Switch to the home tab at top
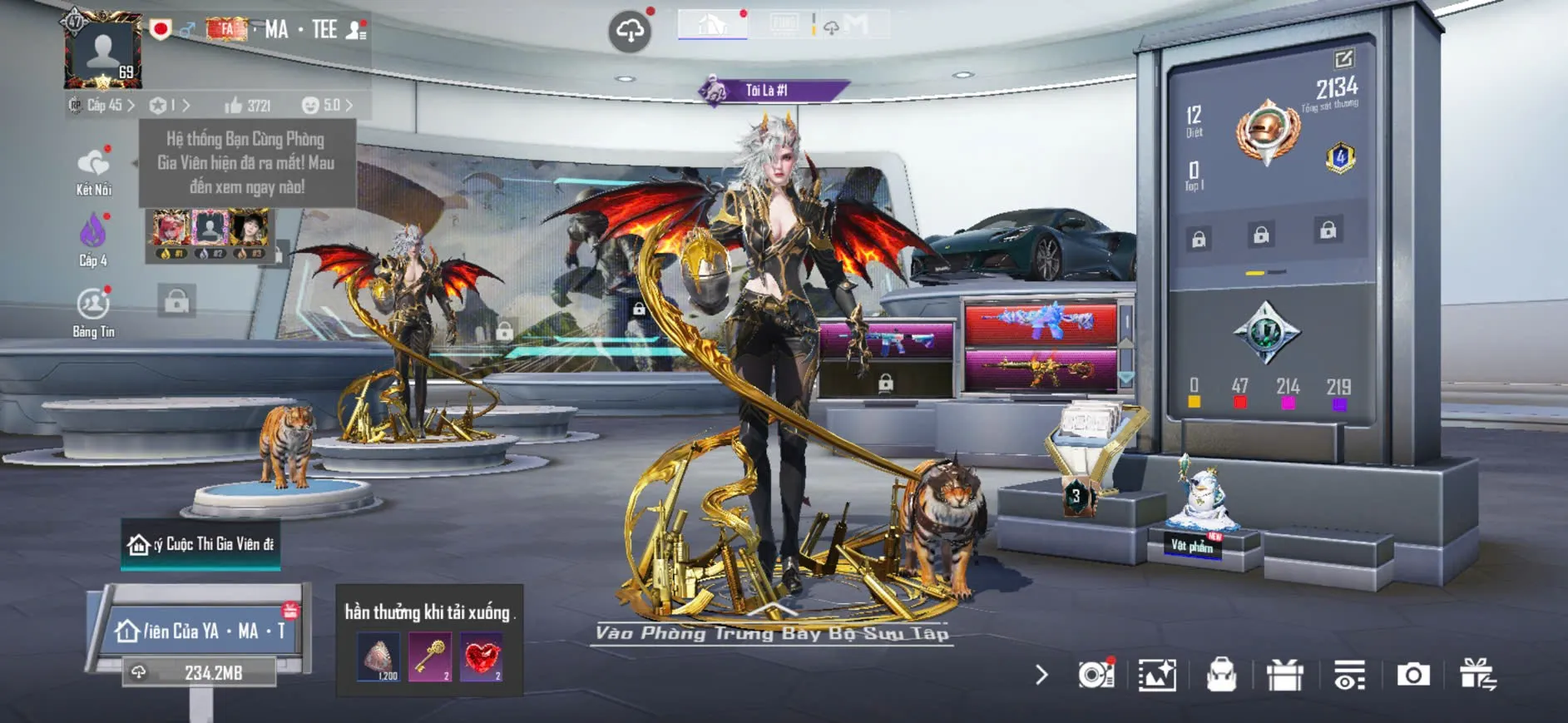The image size is (1568, 723). (x=712, y=24)
